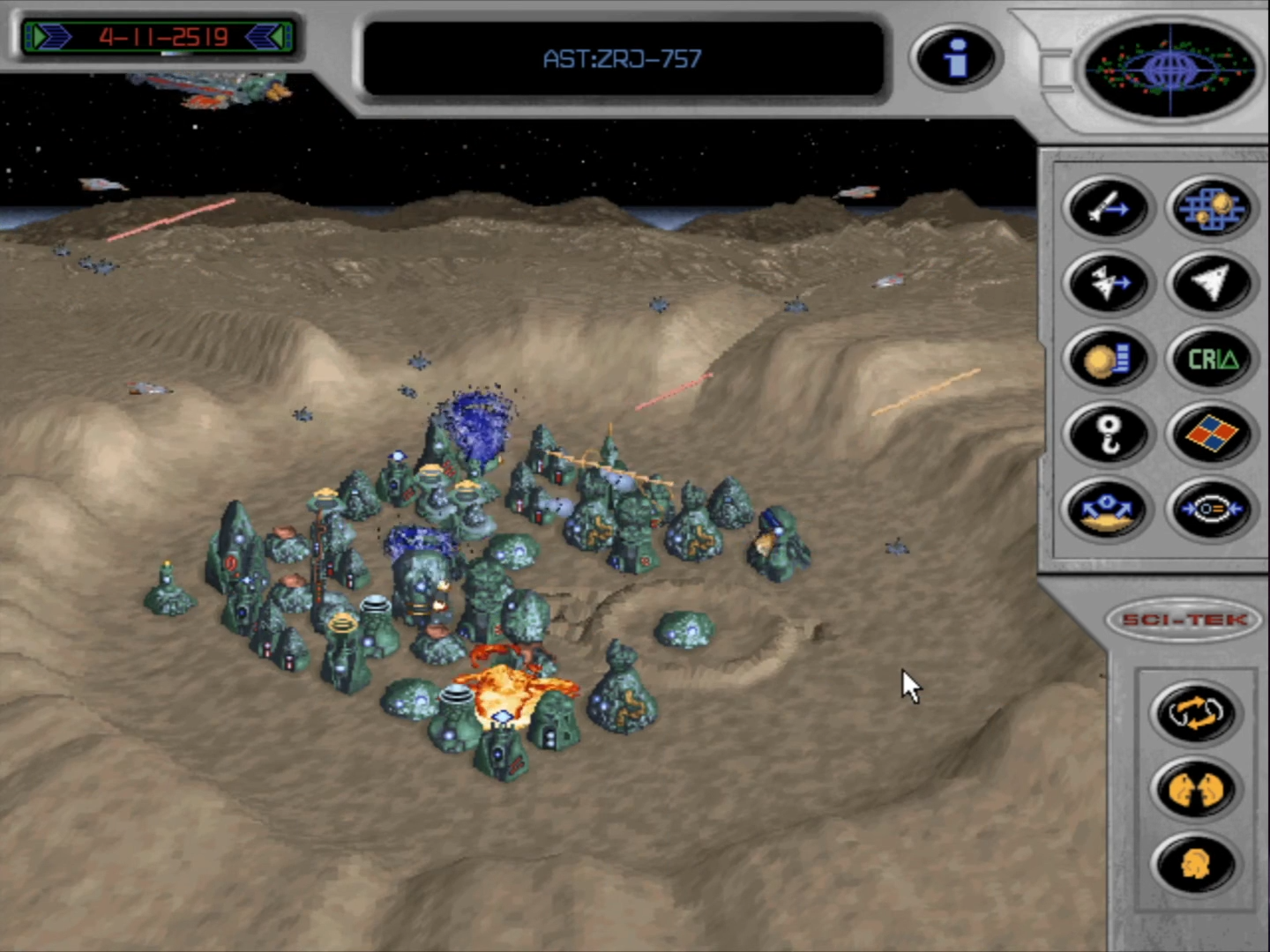Open the star map globe display
This screenshot has height=952, width=1270.
click(x=1169, y=68)
